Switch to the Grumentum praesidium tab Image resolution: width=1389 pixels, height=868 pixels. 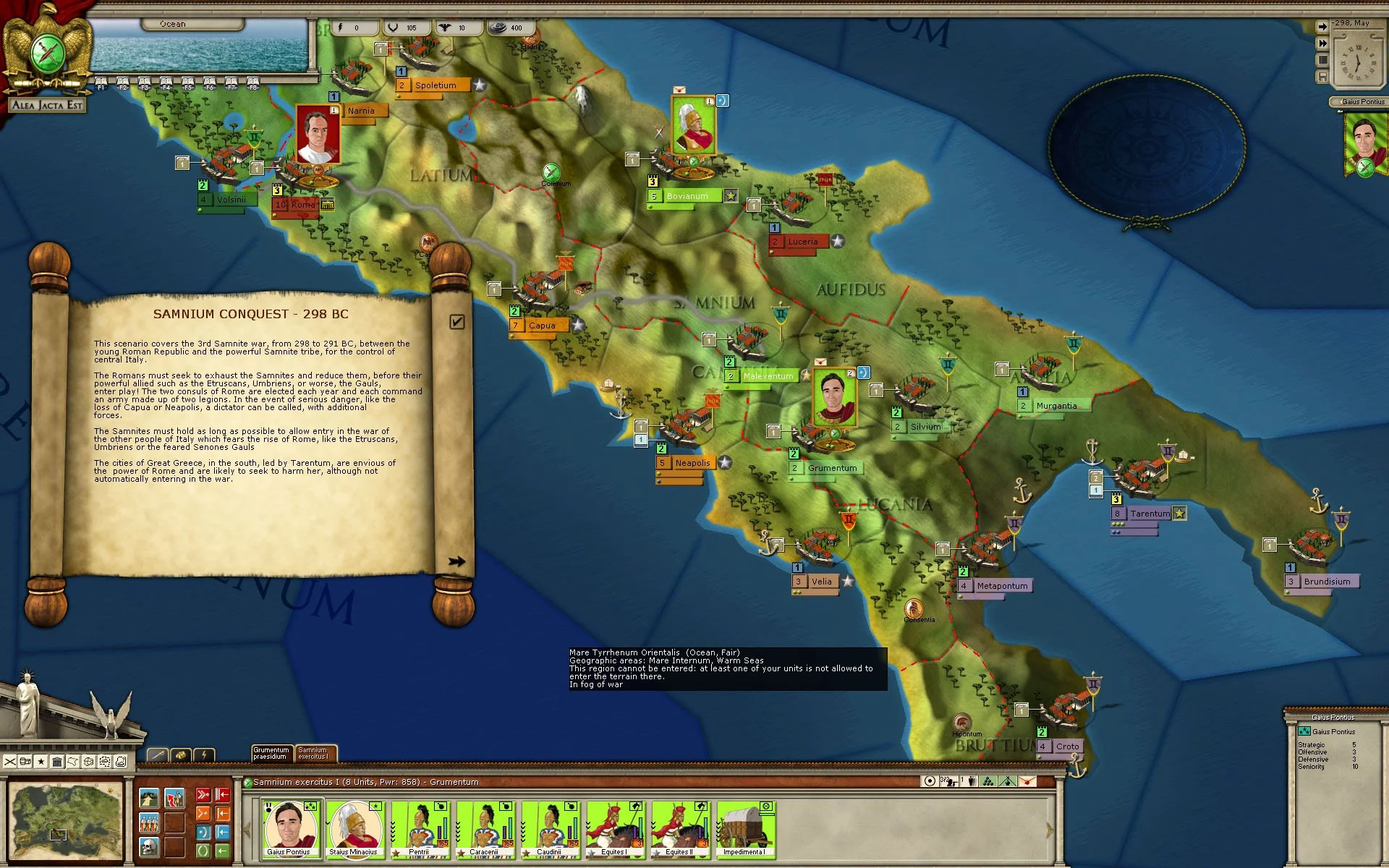(271, 754)
